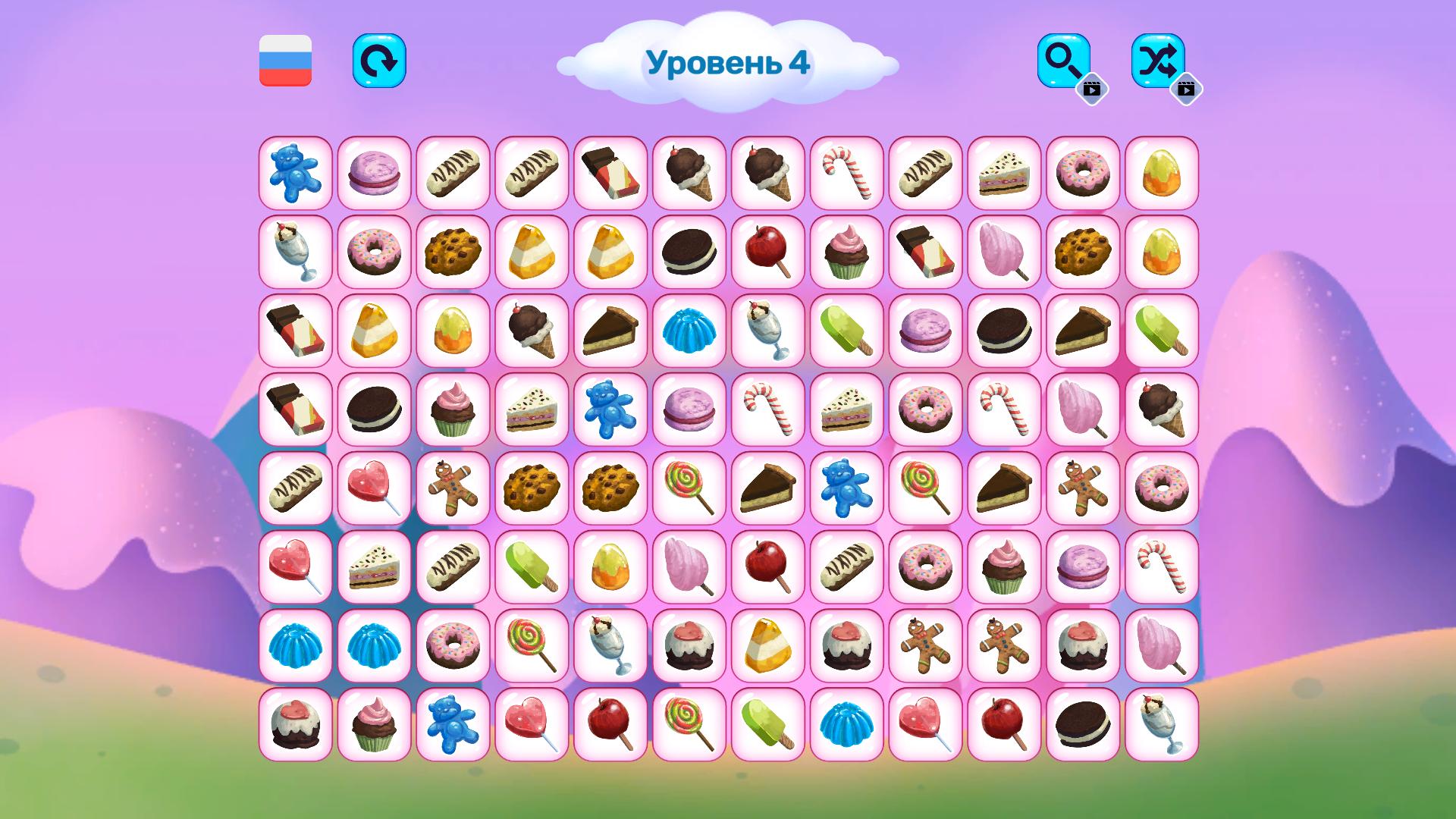
Task: Select a chocolate chip cookie tile
Action: [x=452, y=253]
